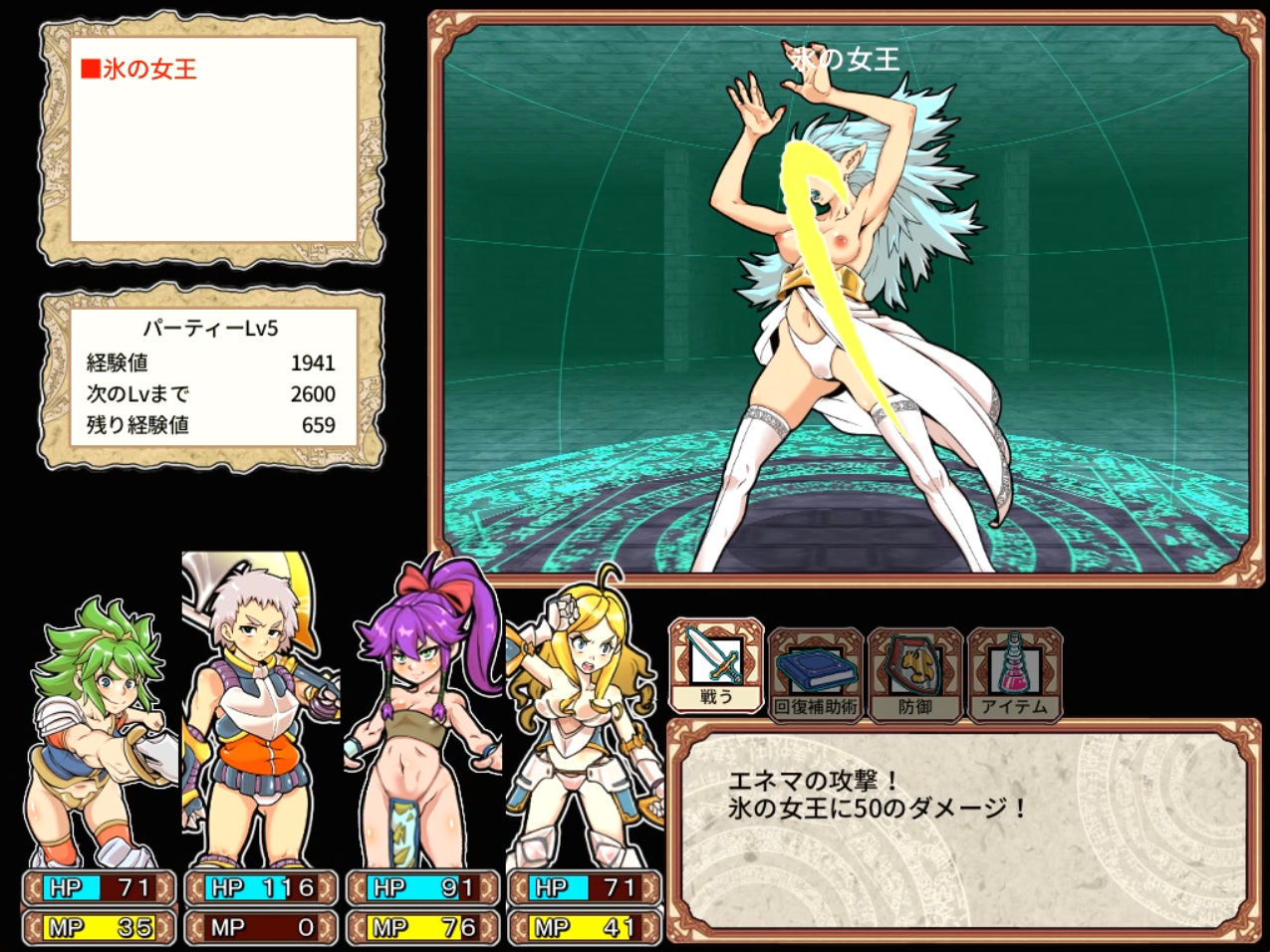Choose the 防御 shield defend command

click(x=915, y=673)
